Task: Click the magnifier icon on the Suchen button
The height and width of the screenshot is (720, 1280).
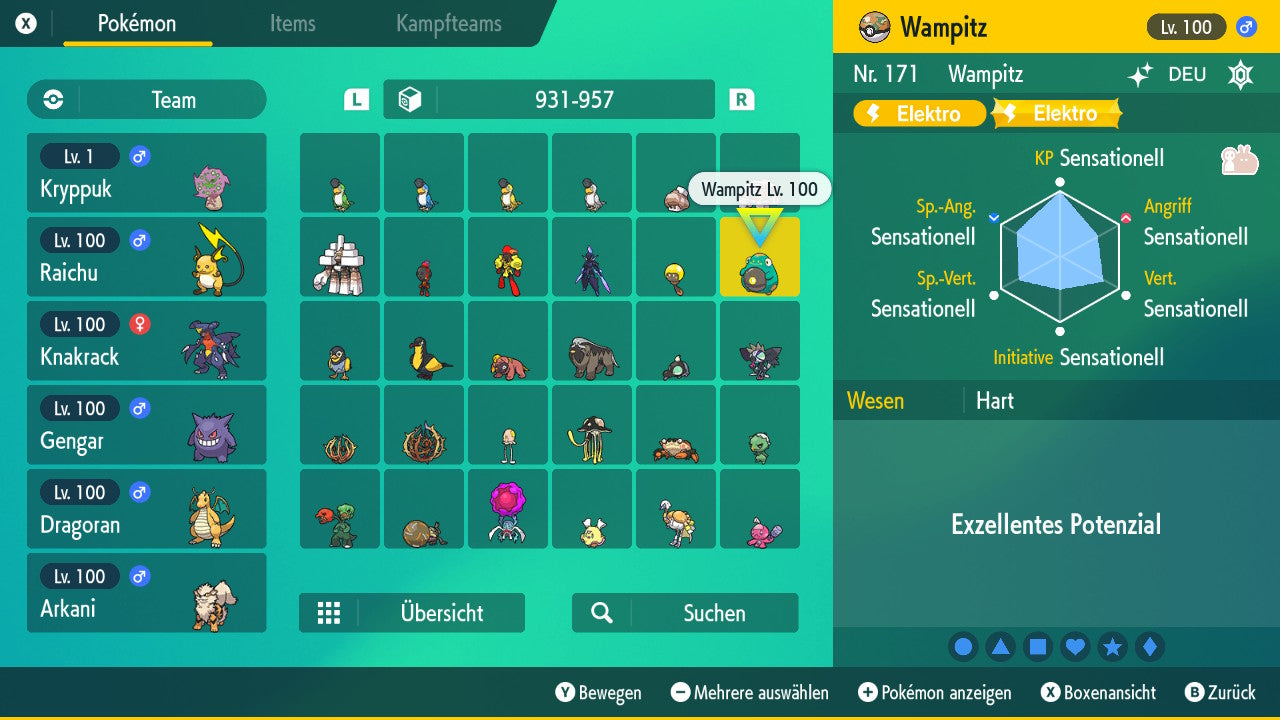Action: pyautogui.click(x=600, y=613)
